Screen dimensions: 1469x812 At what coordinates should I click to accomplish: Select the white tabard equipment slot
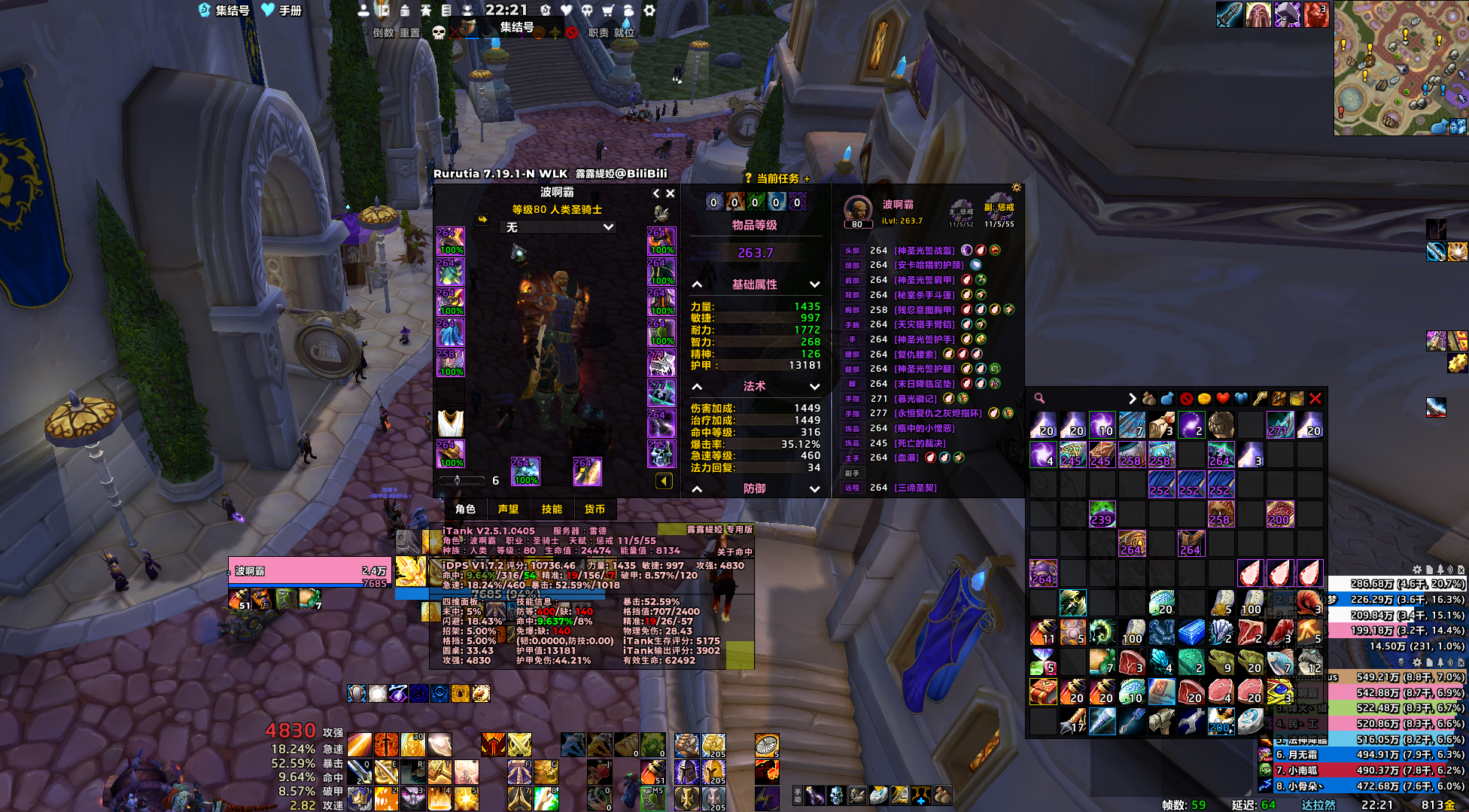[x=450, y=423]
